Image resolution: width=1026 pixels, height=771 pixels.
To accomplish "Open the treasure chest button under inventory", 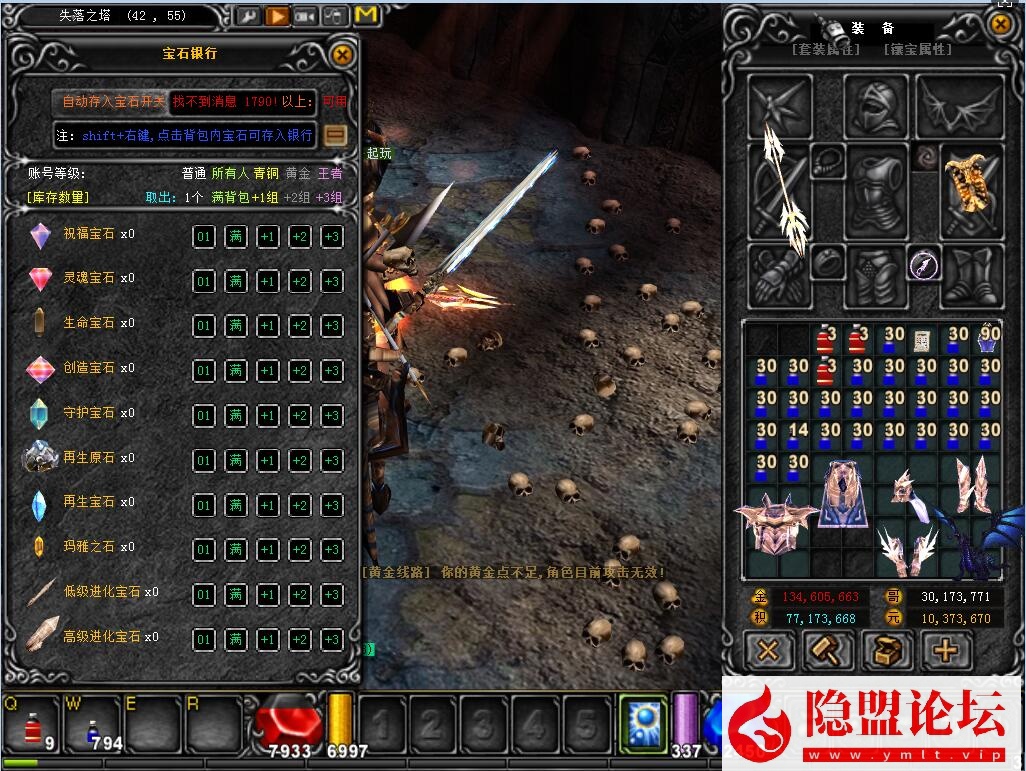I will pyautogui.click(x=886, y=651).
